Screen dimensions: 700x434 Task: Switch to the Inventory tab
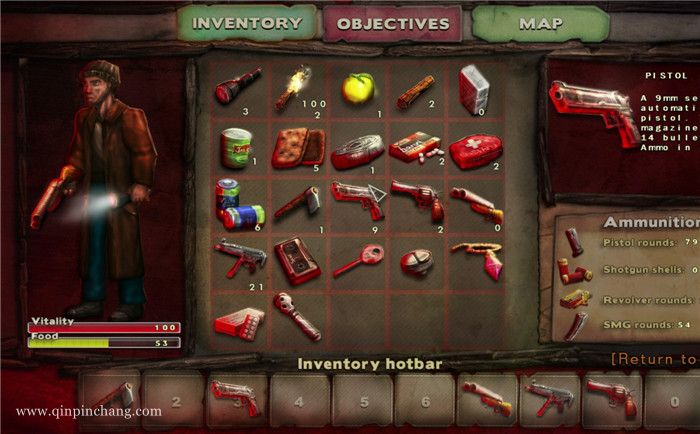[245, 23]
